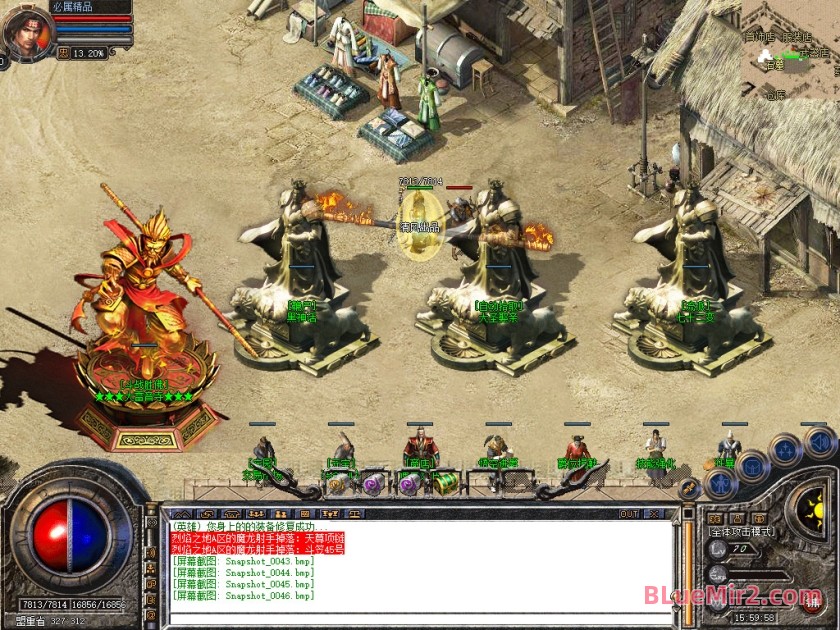This screenshot has height=630, width=840.
Task: Open the bag inventory round button
Action: pos(752,465)
